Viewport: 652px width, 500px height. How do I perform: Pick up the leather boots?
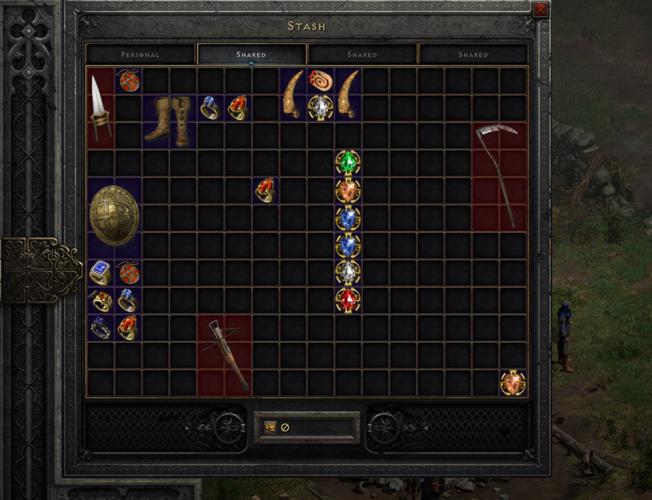click(x=169, y=121)
